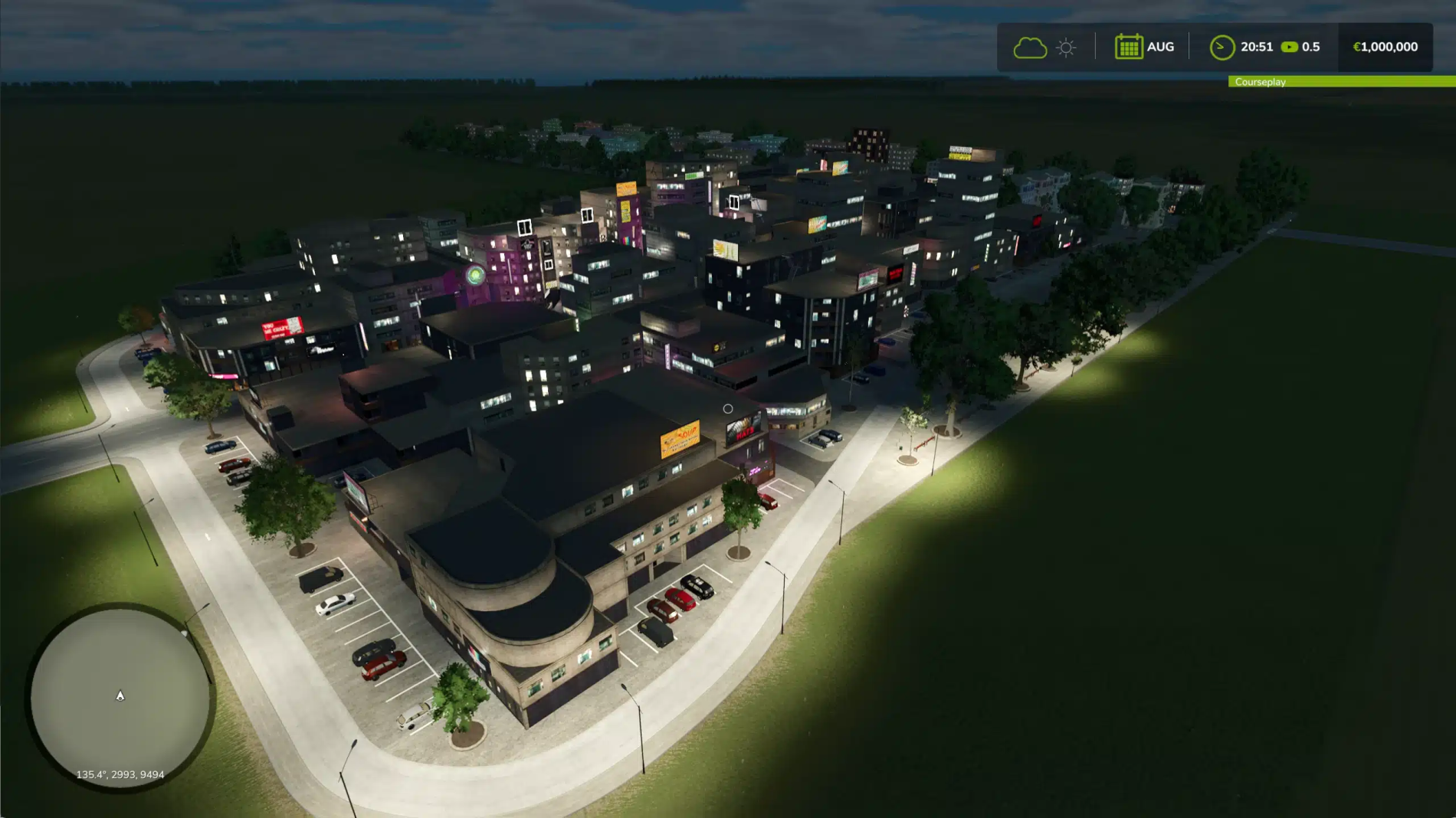This screenshot has width=1456, height=818.
Task: Click the cloud weather forecast icon
Action: pyautogui.click(x=1029, y=47)
